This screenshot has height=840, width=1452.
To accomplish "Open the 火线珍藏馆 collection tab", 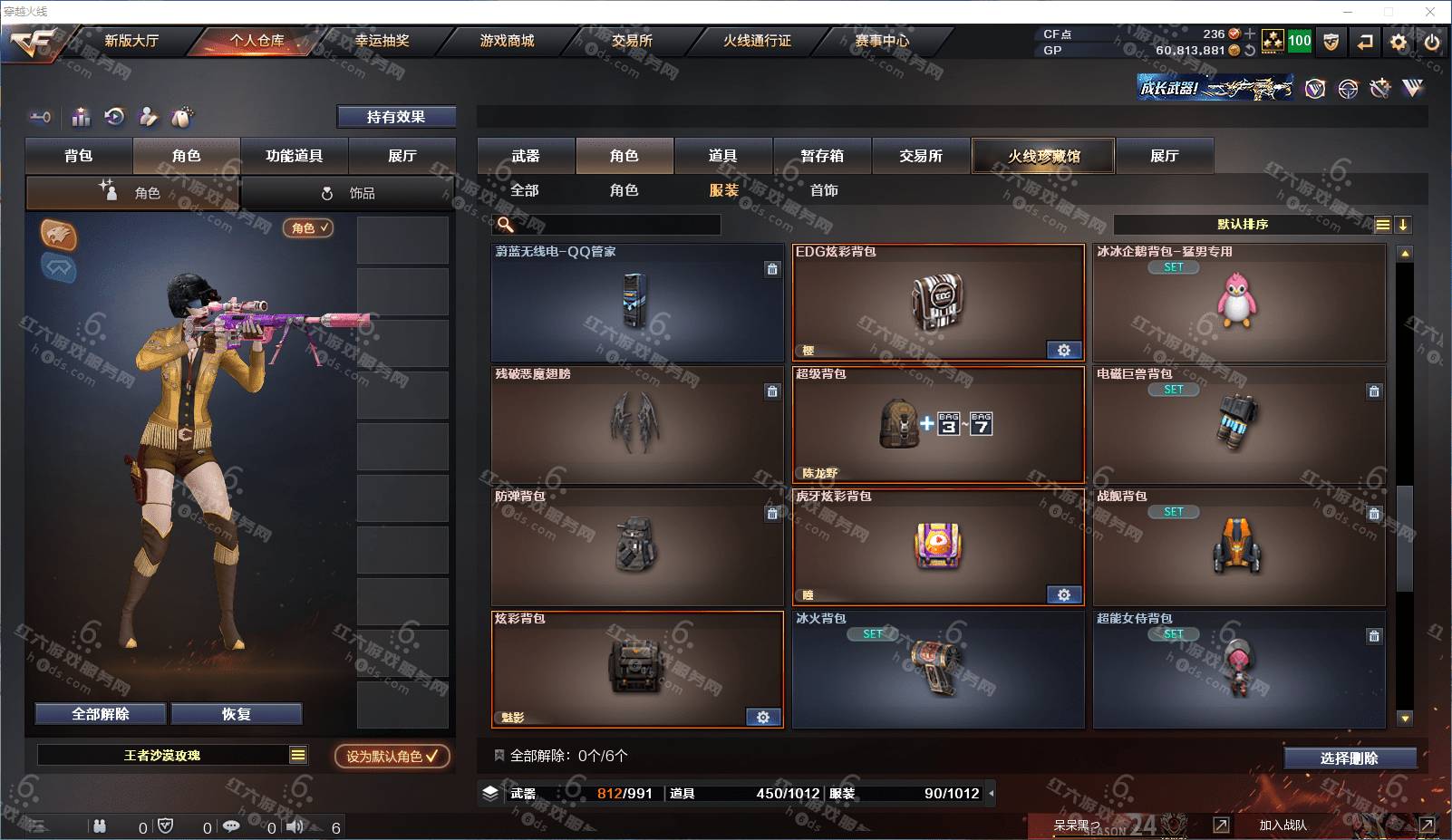I will [1043, 156].
